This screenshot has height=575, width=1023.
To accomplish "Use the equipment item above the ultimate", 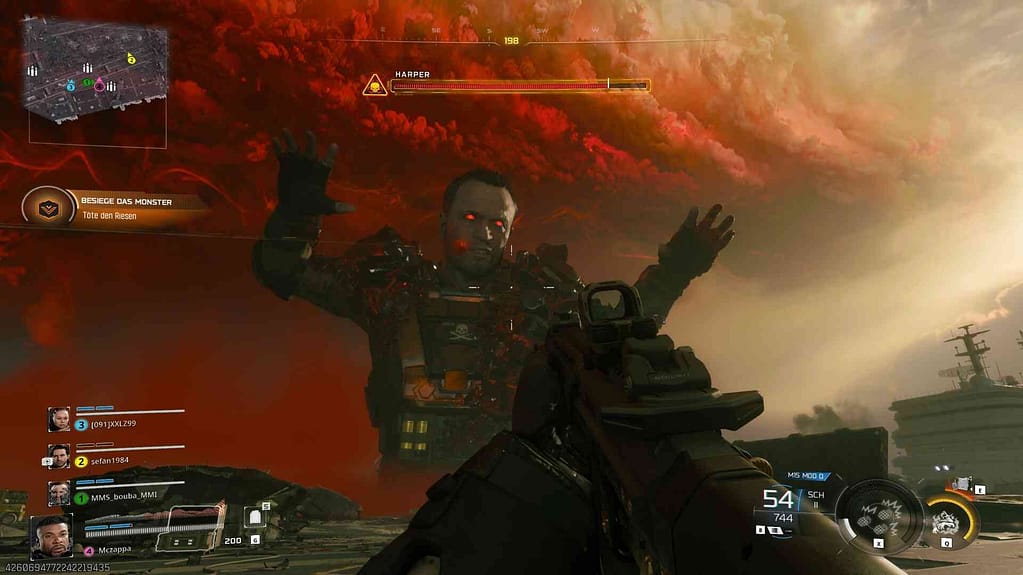I will [x=962, y=484].
